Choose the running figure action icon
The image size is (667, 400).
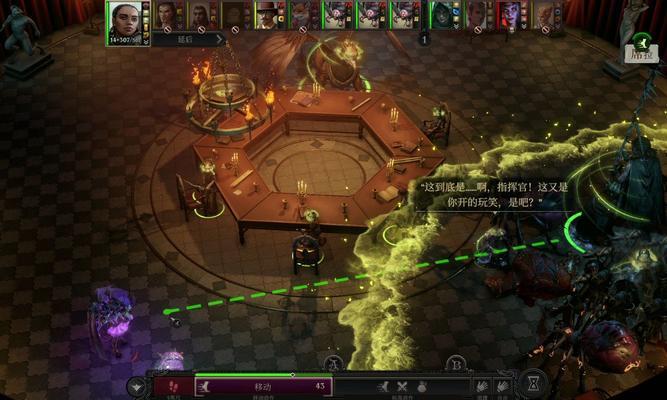pyautogui.click(x=383, y=386)
